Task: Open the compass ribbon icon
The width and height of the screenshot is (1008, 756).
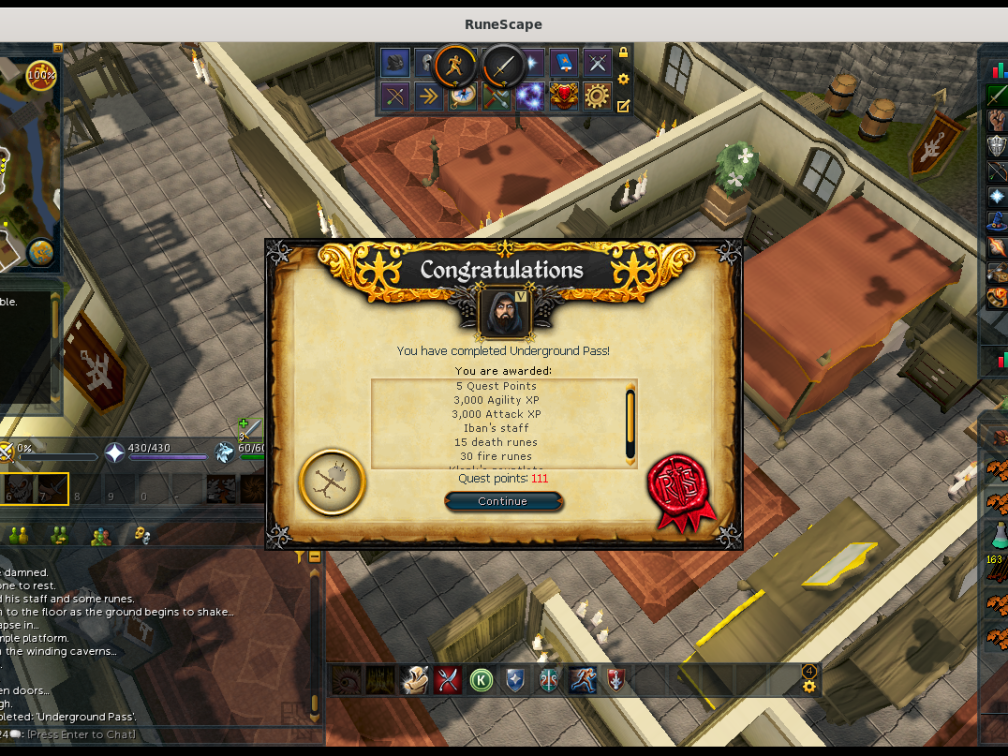Action: (x=462, y=96)
